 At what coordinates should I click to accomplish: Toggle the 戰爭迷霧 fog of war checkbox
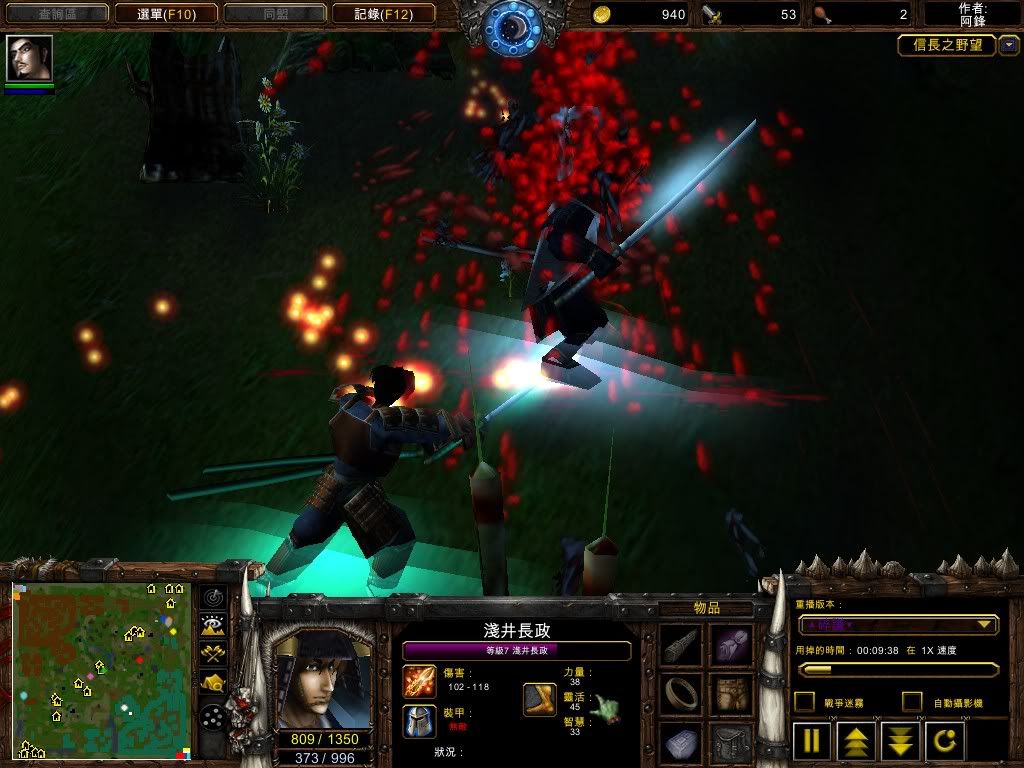(x=804, y=702)
